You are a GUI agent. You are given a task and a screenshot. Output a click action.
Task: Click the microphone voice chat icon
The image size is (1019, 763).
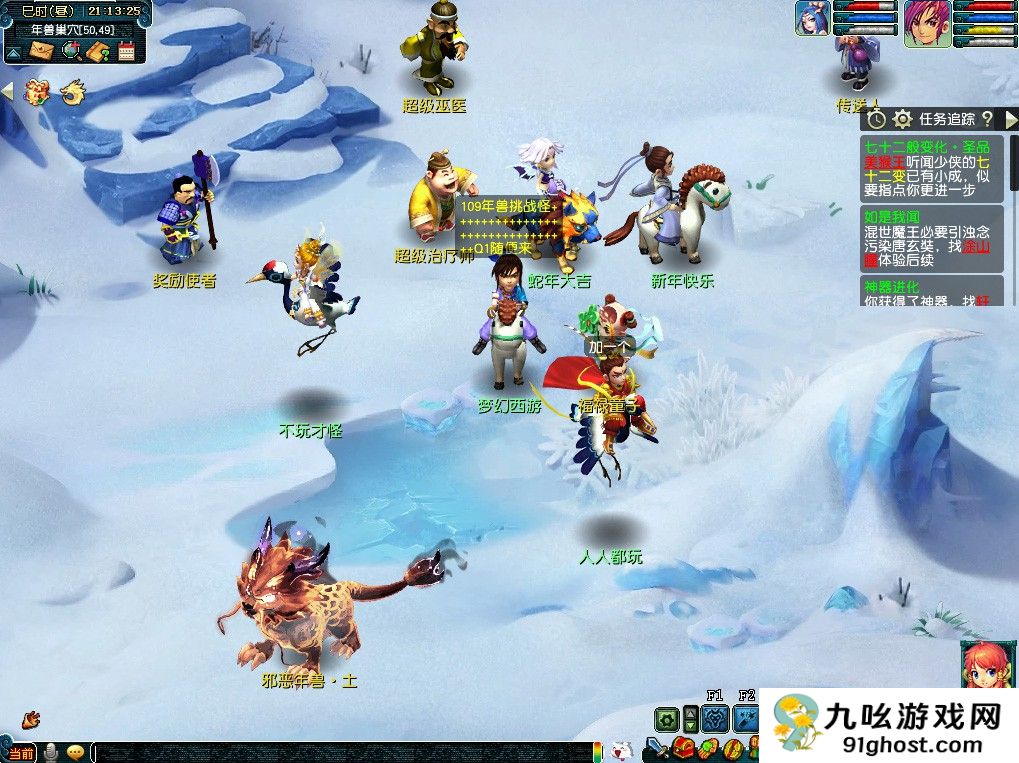point(50,752)
